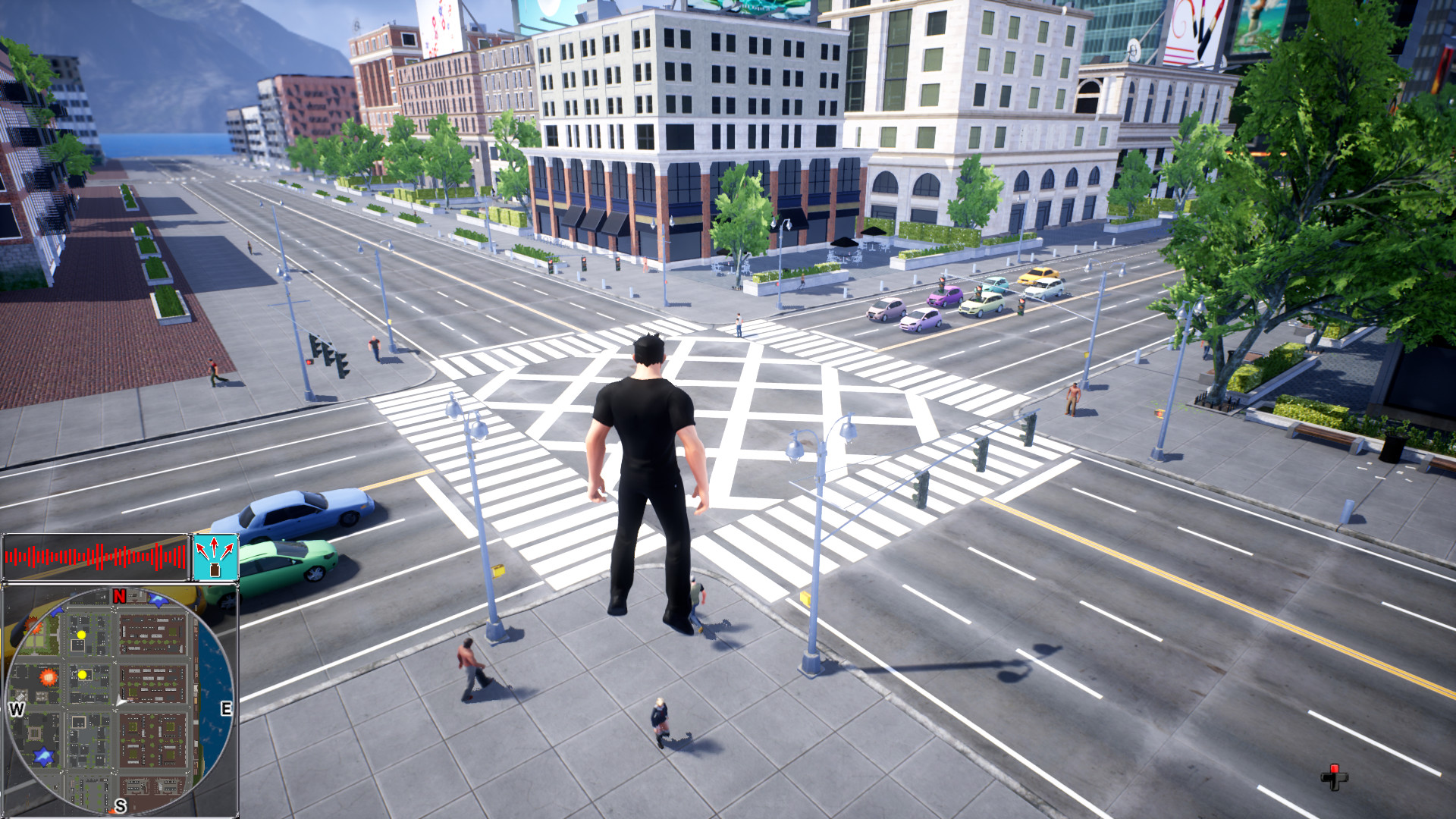Activate the cyan three-arrows ability icon
The image size is (1456, 819).
click(x=215, y=557)
